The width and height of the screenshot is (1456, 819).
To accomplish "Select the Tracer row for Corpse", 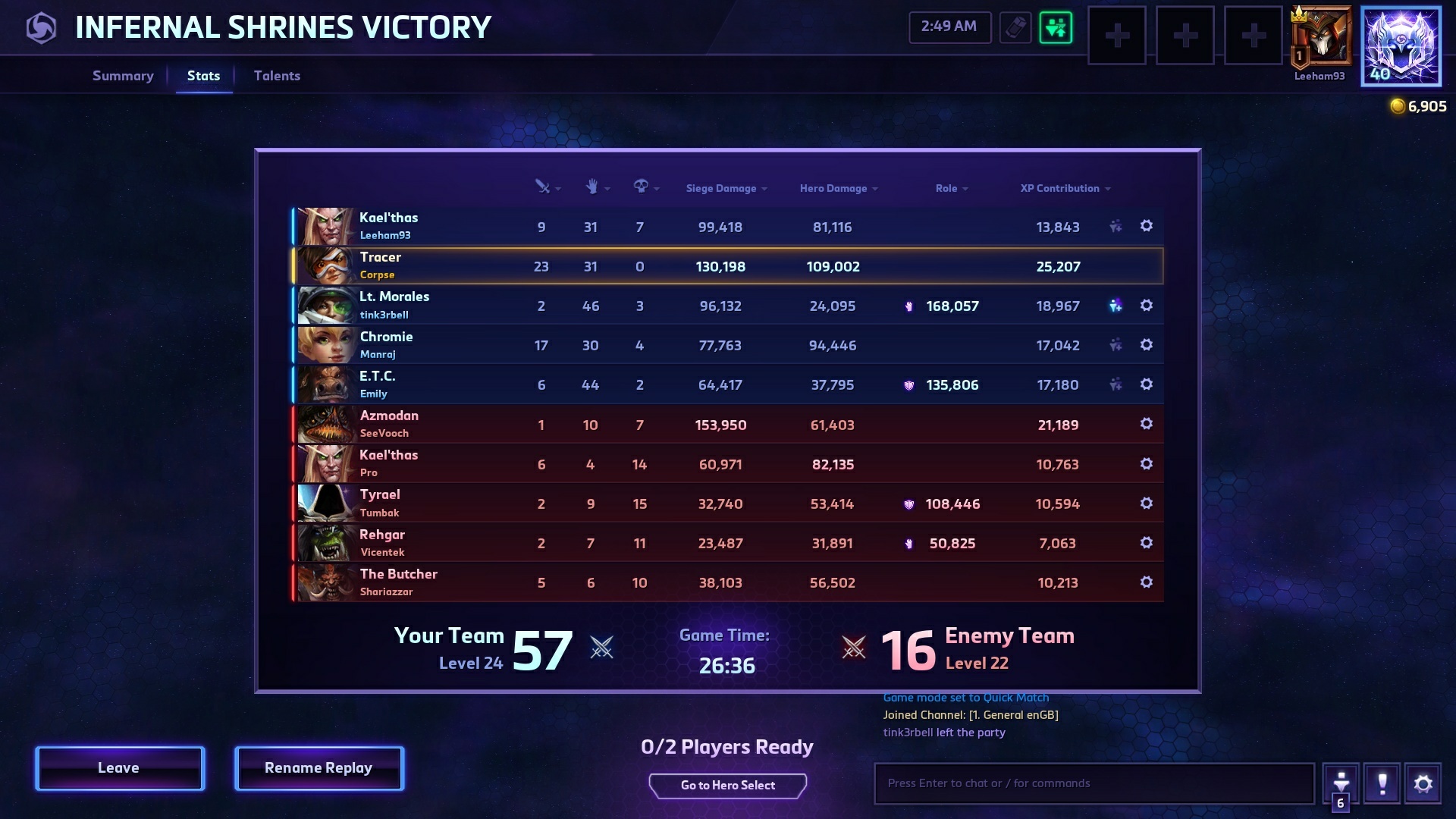I will coord(726,266).
